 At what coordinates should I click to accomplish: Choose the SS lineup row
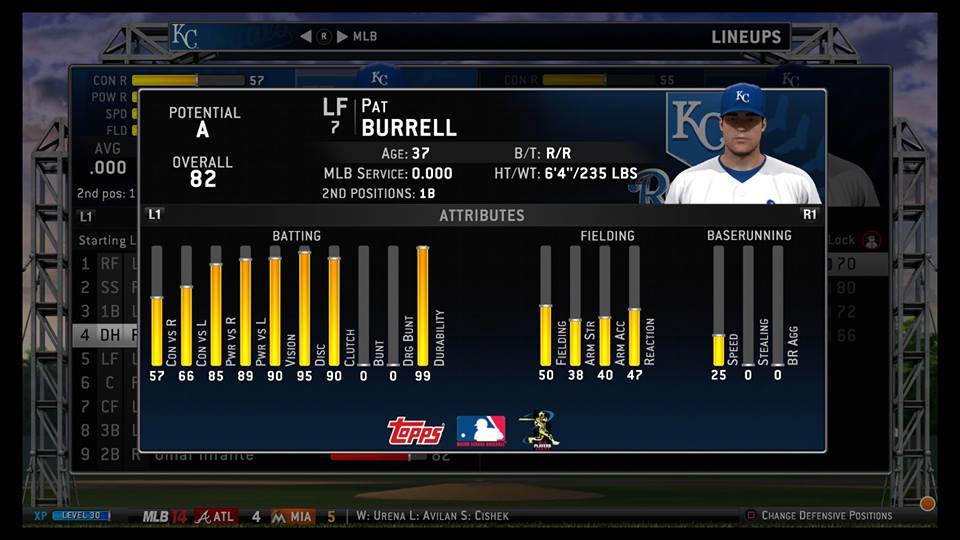click(x=107, y=288)
